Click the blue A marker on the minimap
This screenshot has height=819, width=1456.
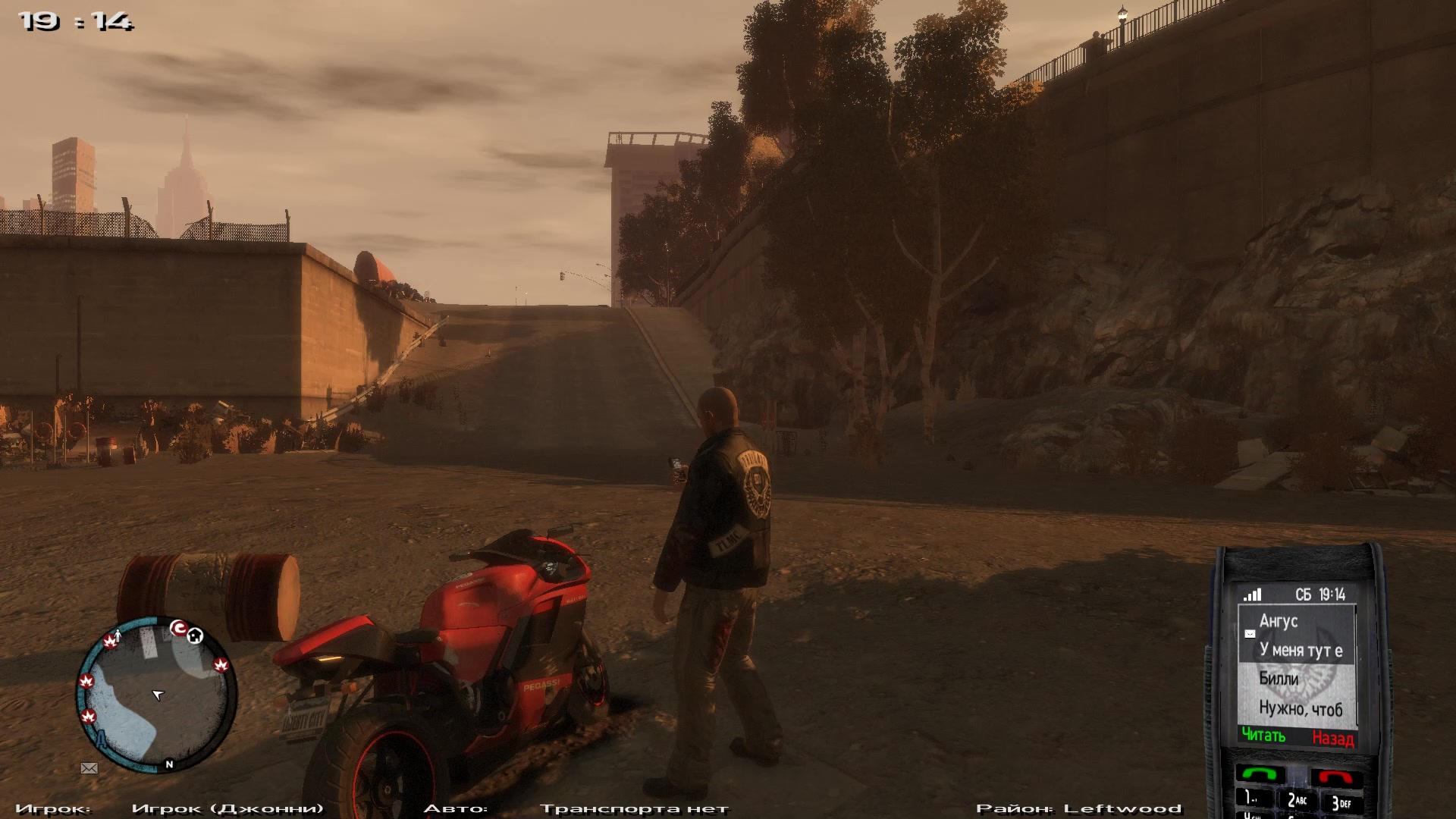[100, 736]
